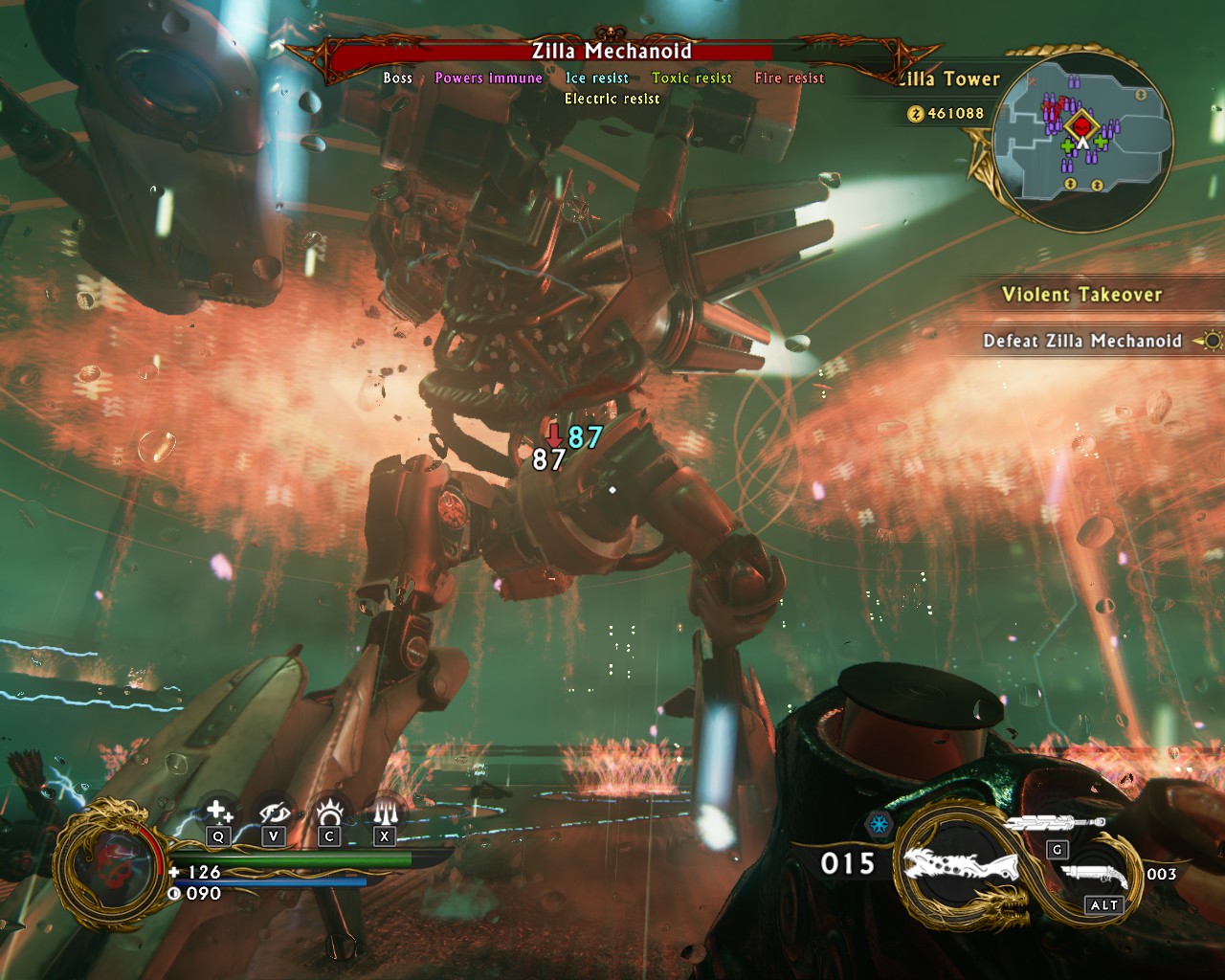1225x980 pixels.
Task: Click the ice snowflake element icon
Action: click(878, 824)
